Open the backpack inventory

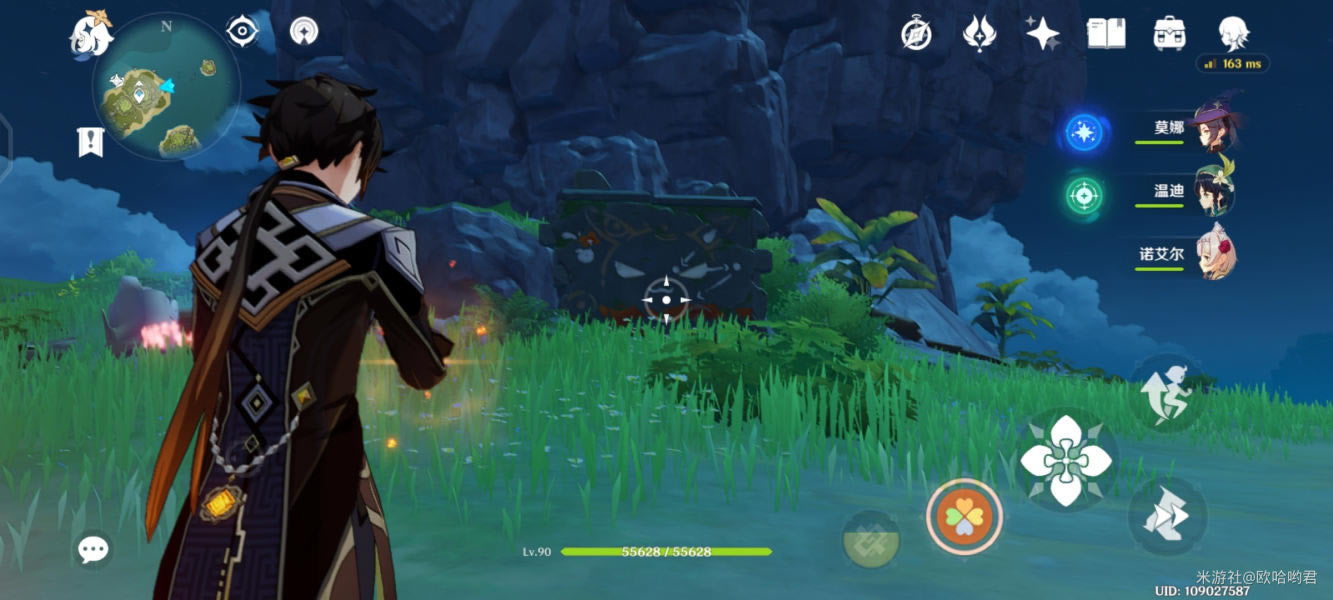[x=1169, y=34]
